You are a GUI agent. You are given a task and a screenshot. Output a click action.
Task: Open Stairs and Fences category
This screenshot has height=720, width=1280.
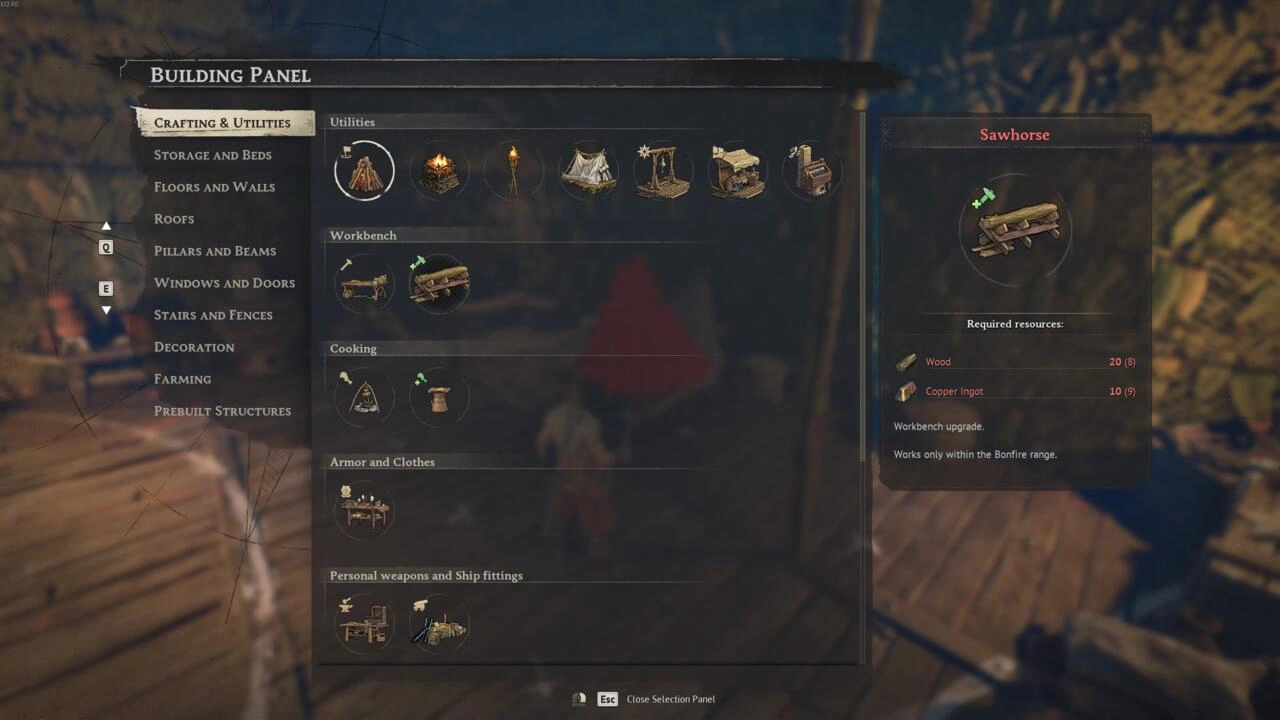click(x=213, y=315)
